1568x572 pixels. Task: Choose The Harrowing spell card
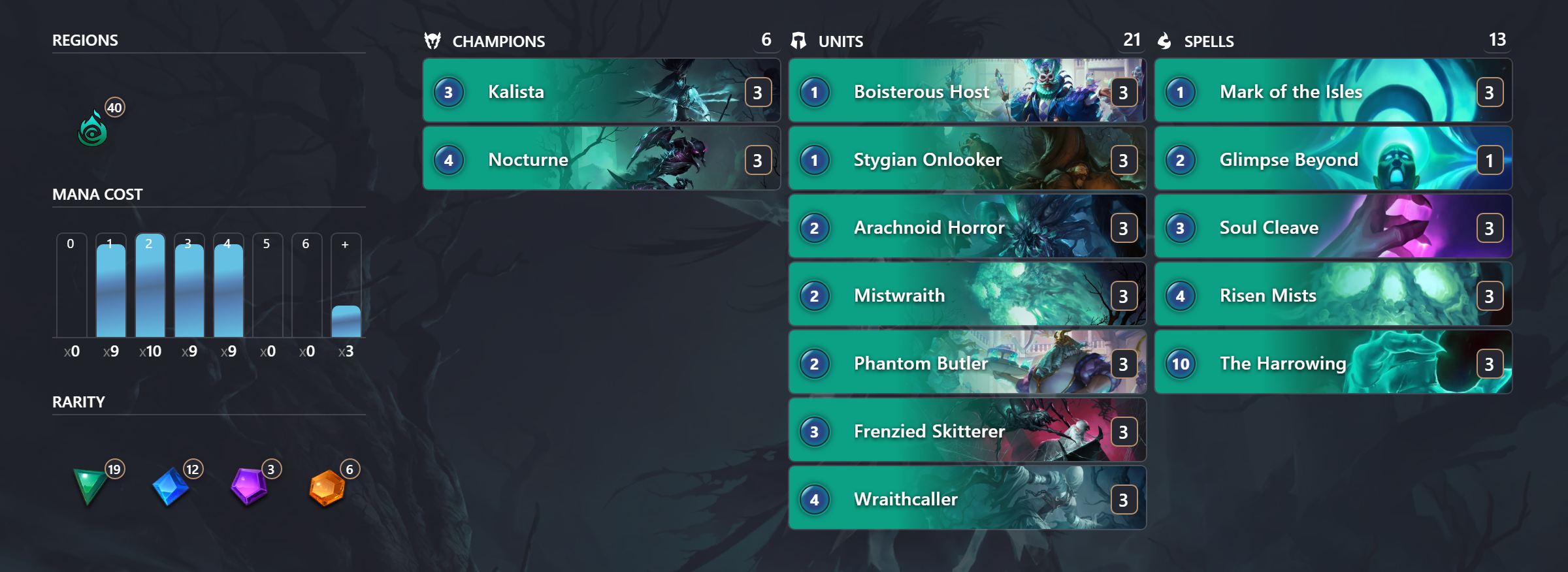coord(1333,362)
